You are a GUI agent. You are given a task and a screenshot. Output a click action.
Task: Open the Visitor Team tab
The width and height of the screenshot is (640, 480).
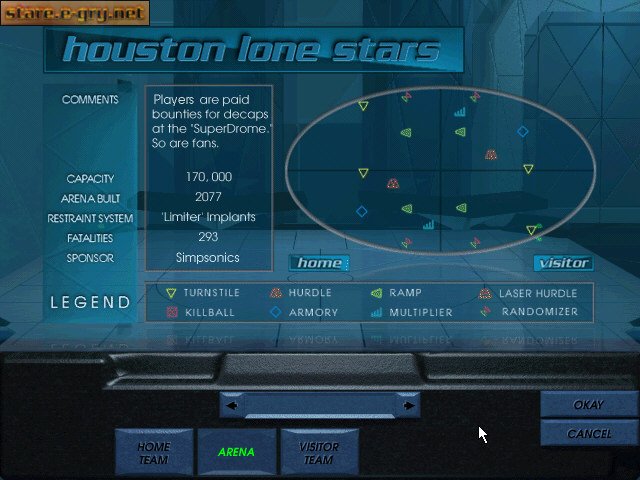click(320, 452)
